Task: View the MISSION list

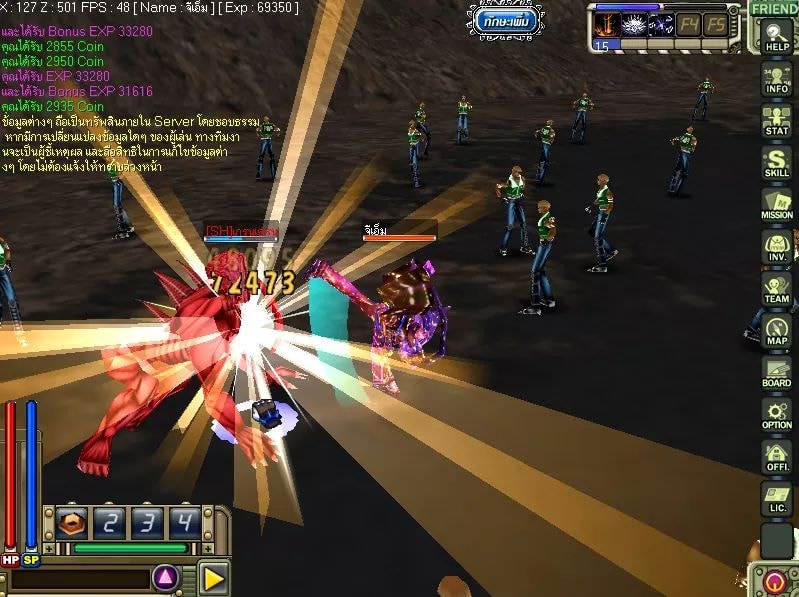Action: [776, 204]
